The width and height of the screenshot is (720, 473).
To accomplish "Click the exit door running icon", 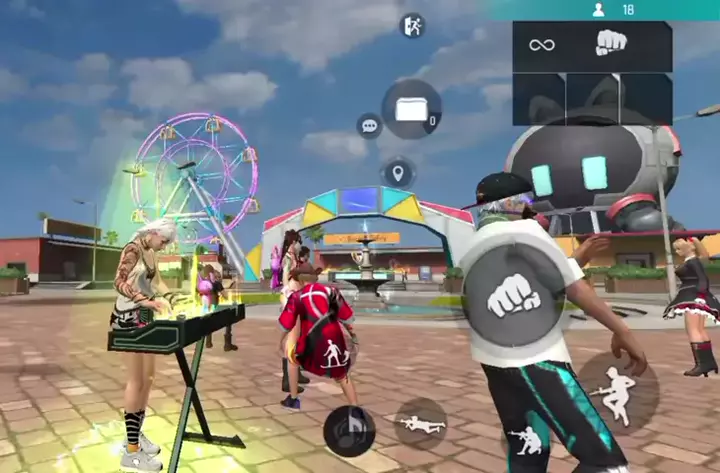I will [412, 26].
